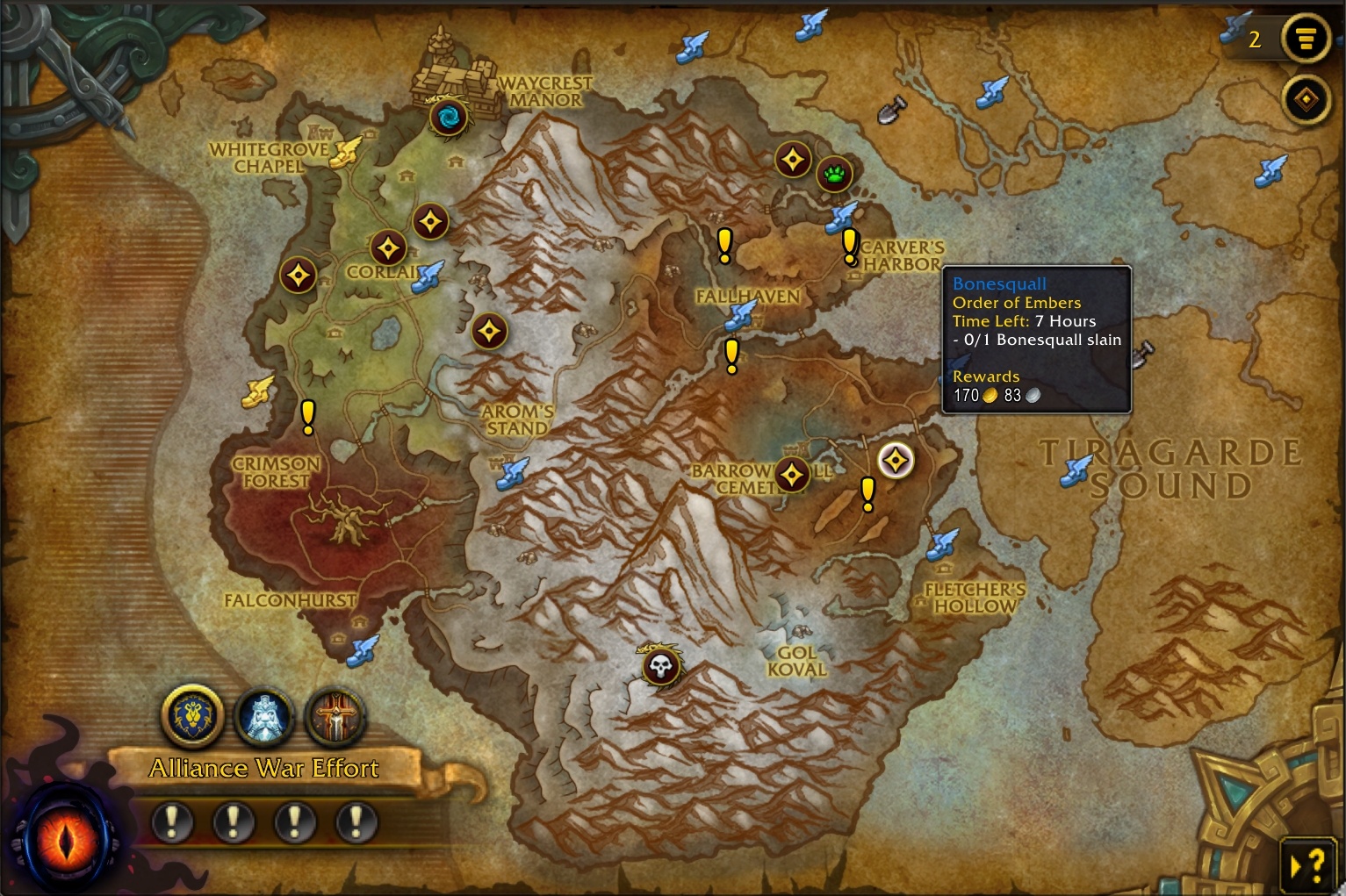Viewport: 1346px width, 896px height.
Task: Choose the highlighted Bonesquall world quest marker
Action: (896, 460)
